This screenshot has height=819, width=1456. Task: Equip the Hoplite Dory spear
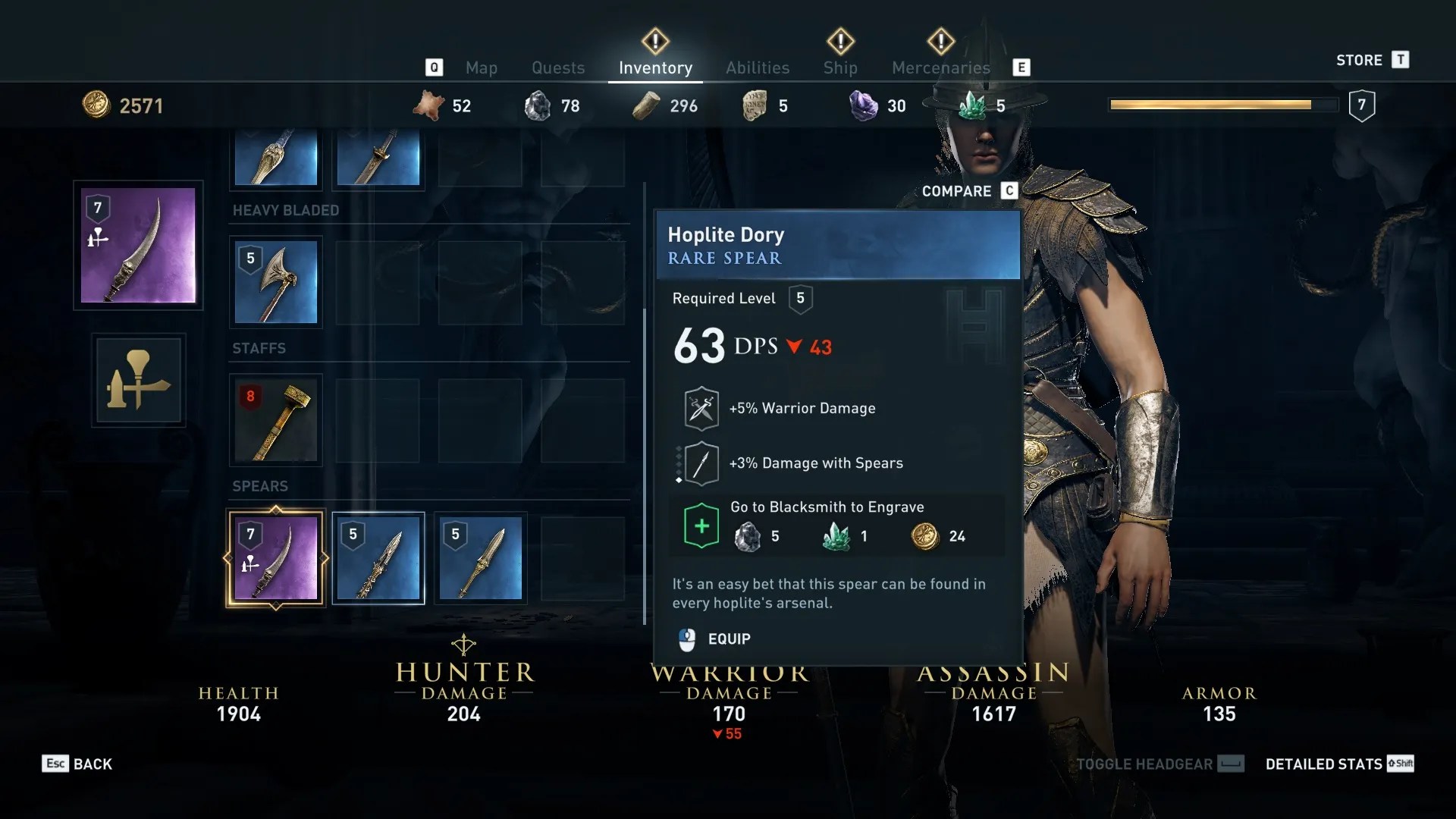(x=726, y=639)
